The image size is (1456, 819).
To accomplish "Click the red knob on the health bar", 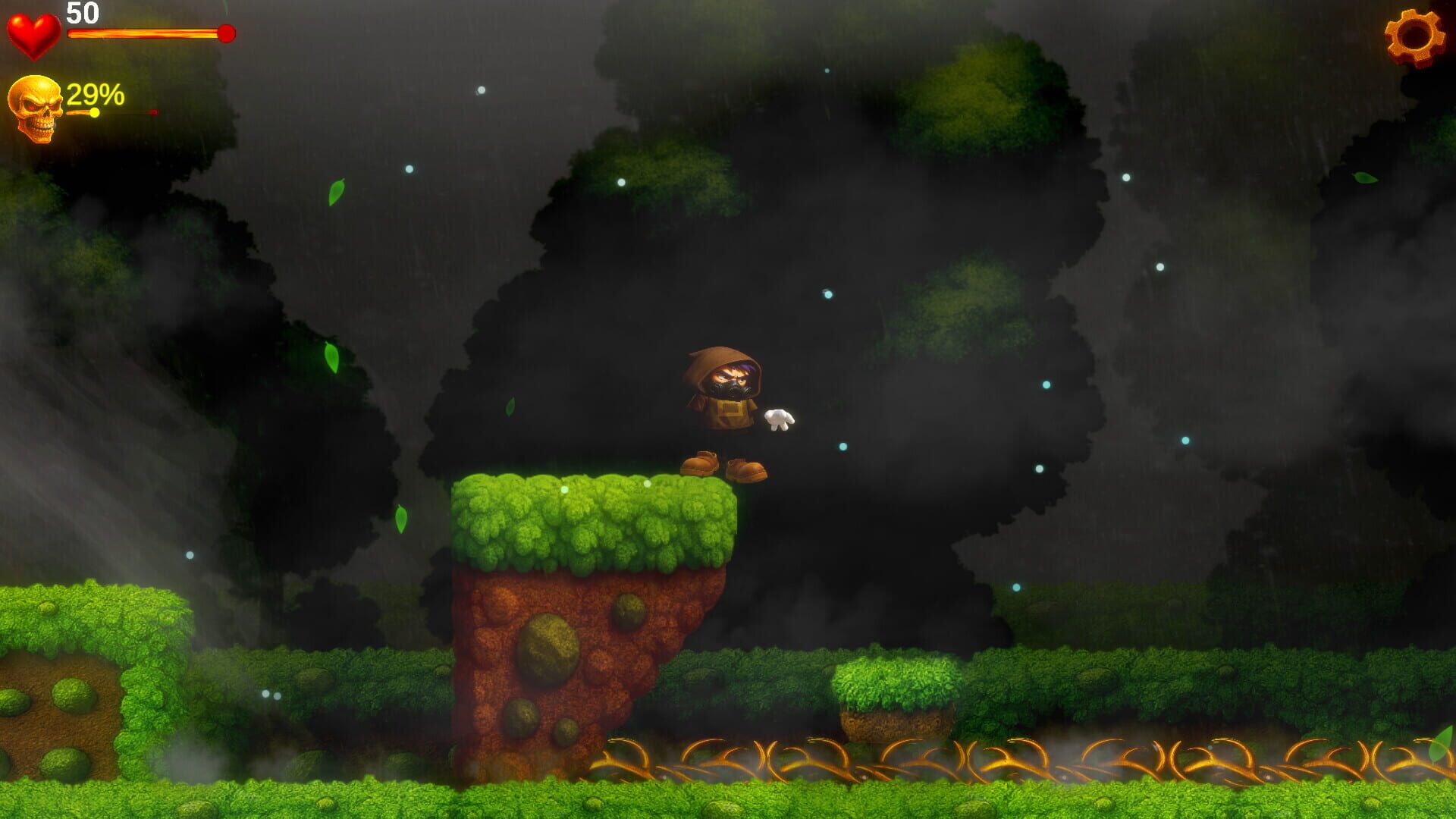I will [225, 33].
